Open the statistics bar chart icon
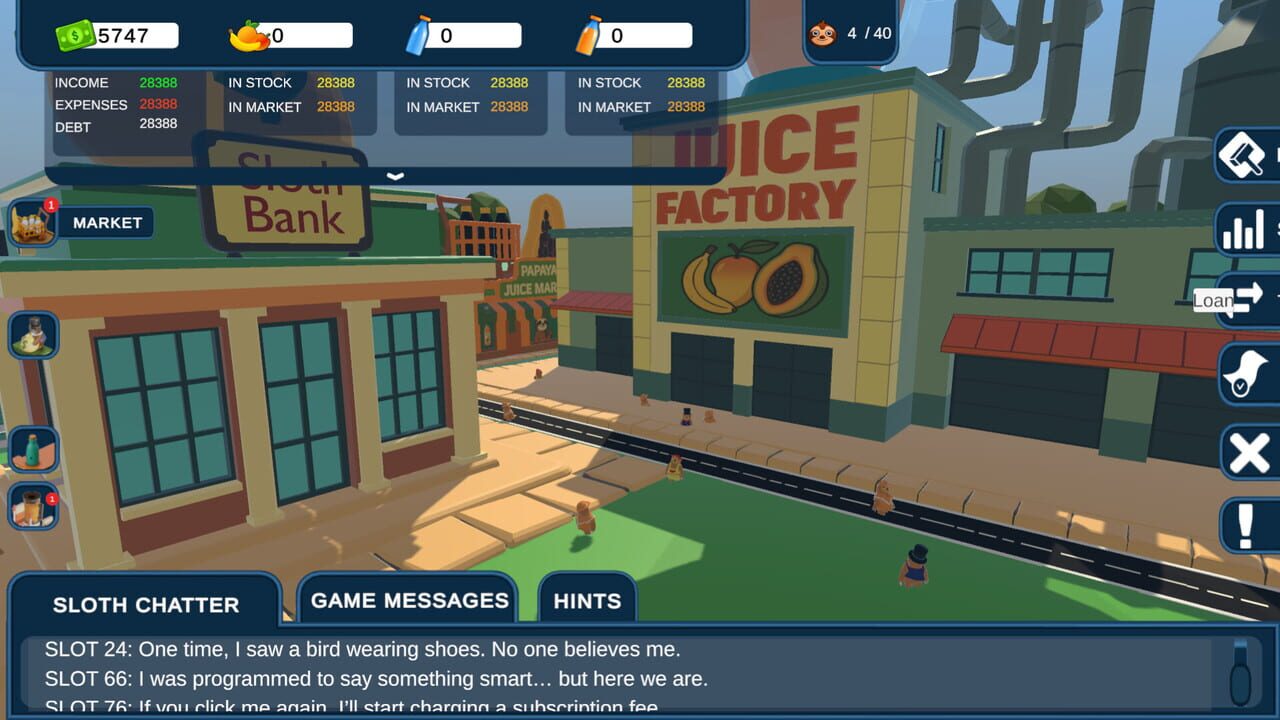 click(1243, 229)
